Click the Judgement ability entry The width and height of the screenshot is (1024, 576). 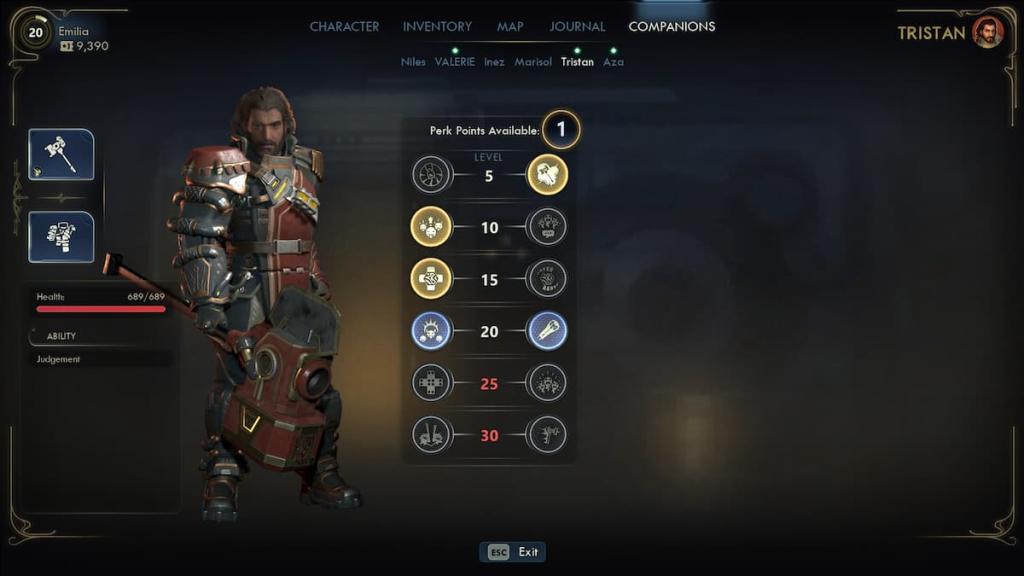(x=59, y=359)
